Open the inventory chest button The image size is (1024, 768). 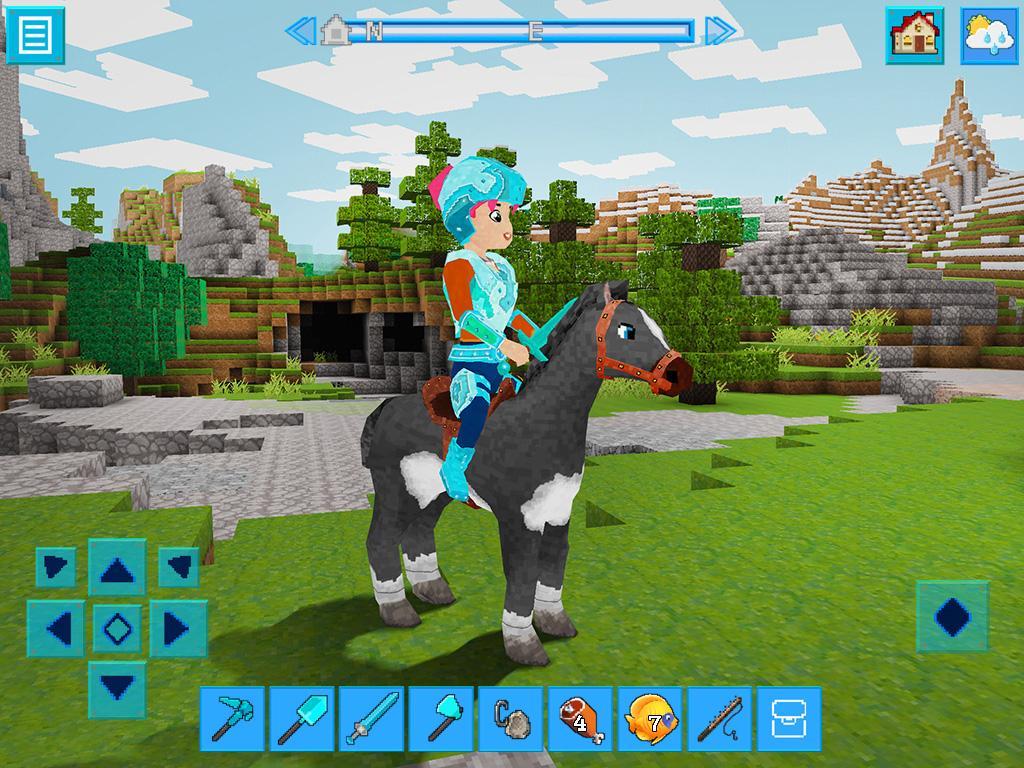tap(789, 718)
